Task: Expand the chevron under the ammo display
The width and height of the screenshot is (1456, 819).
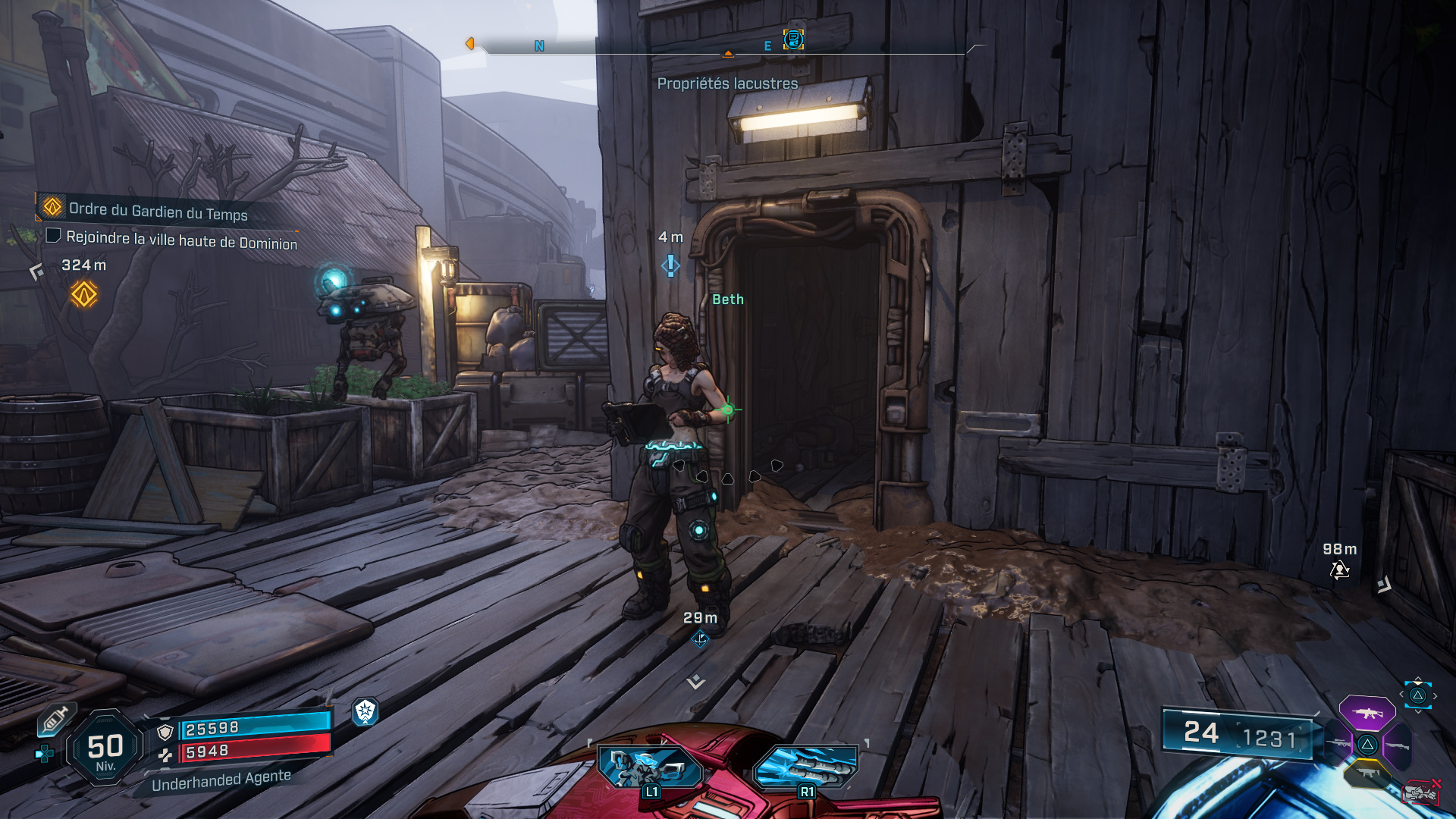Action: point(1418,711)
